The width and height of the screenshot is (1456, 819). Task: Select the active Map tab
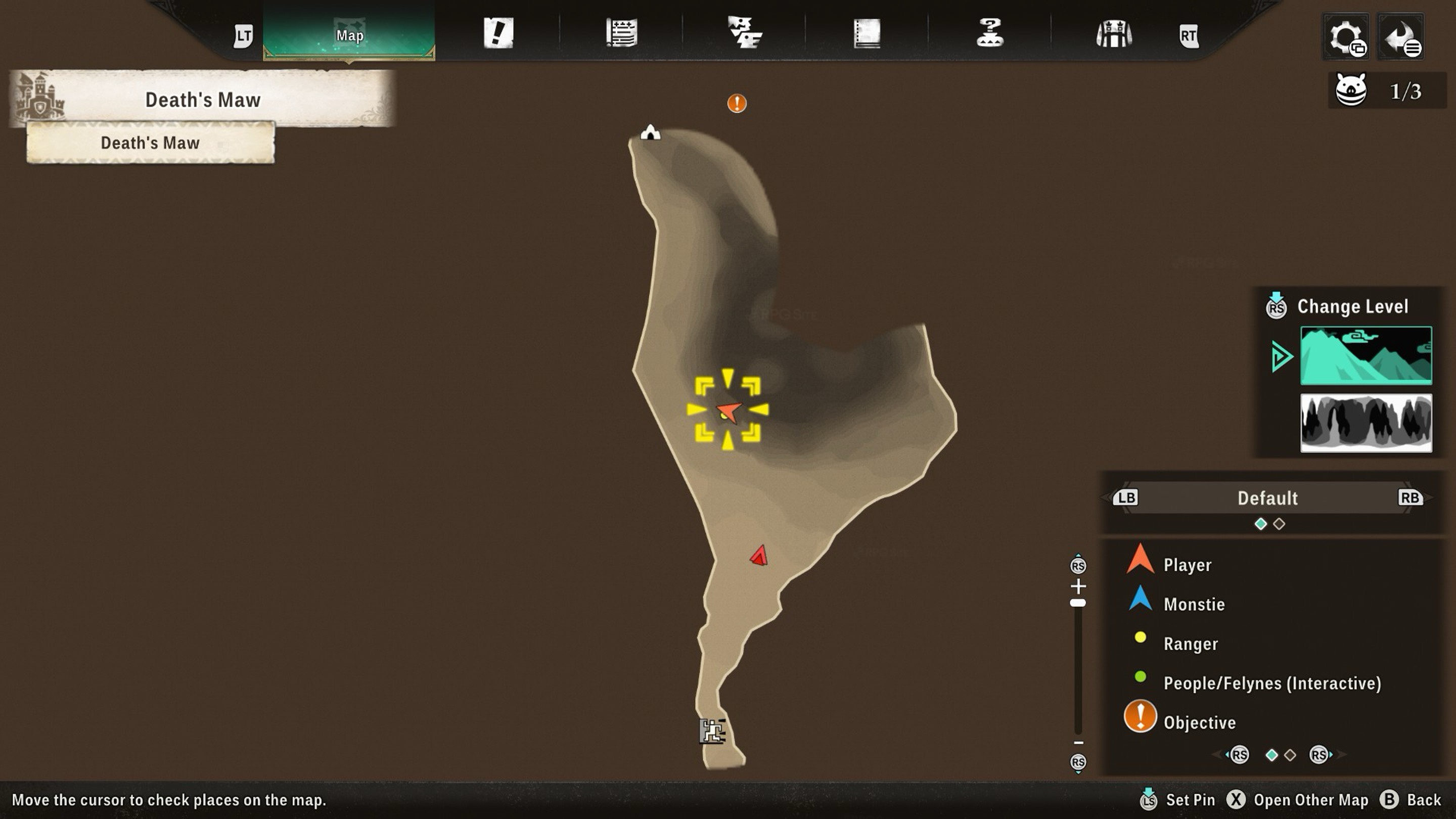(x=349, y=35)
